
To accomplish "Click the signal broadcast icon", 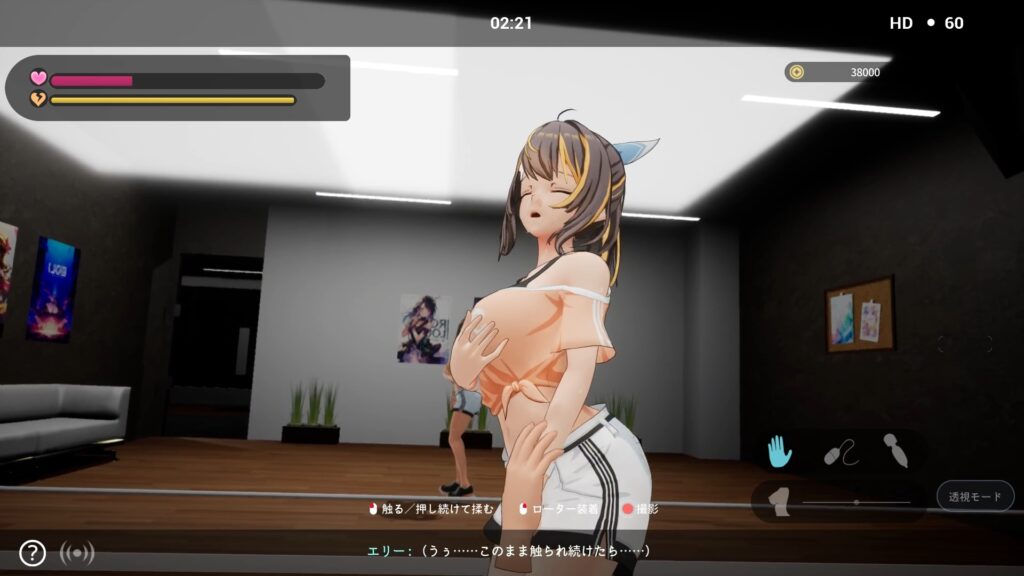I will (x=77, y=552).
